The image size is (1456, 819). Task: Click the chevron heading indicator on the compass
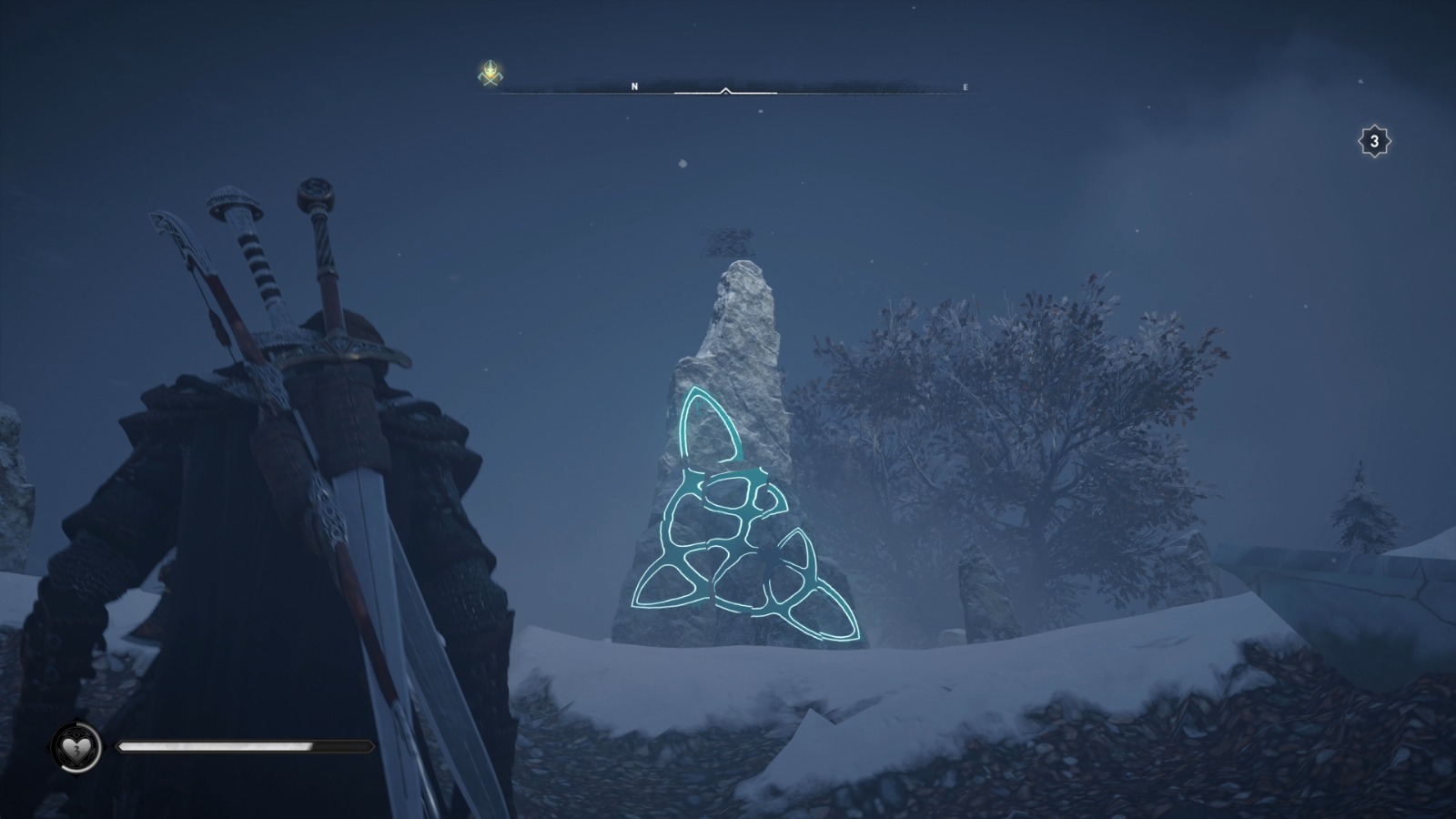[725, 90]
